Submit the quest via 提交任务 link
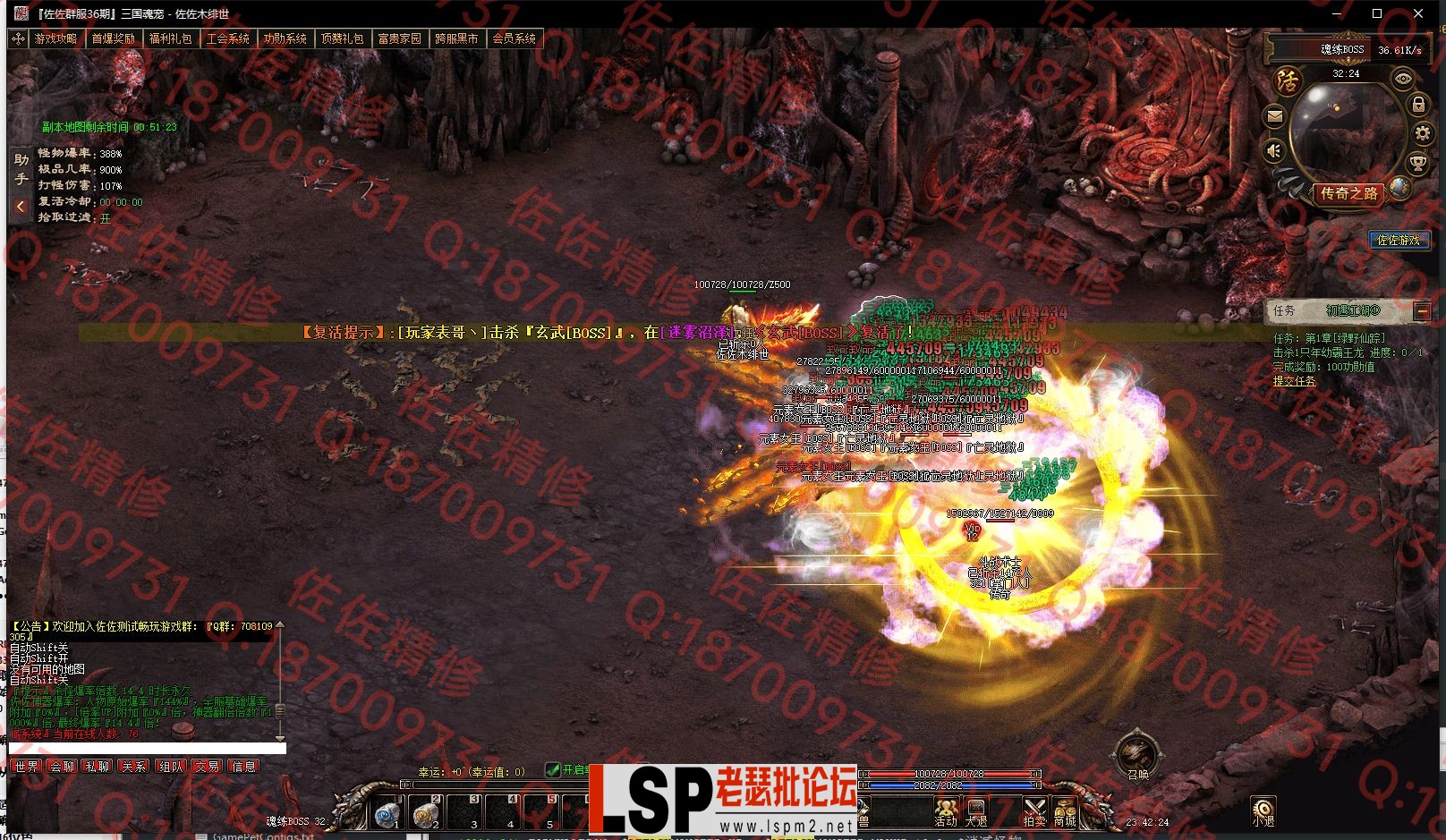This screenshot has width=1446, height=840. pyautogui.click(x=1294, y=381)
